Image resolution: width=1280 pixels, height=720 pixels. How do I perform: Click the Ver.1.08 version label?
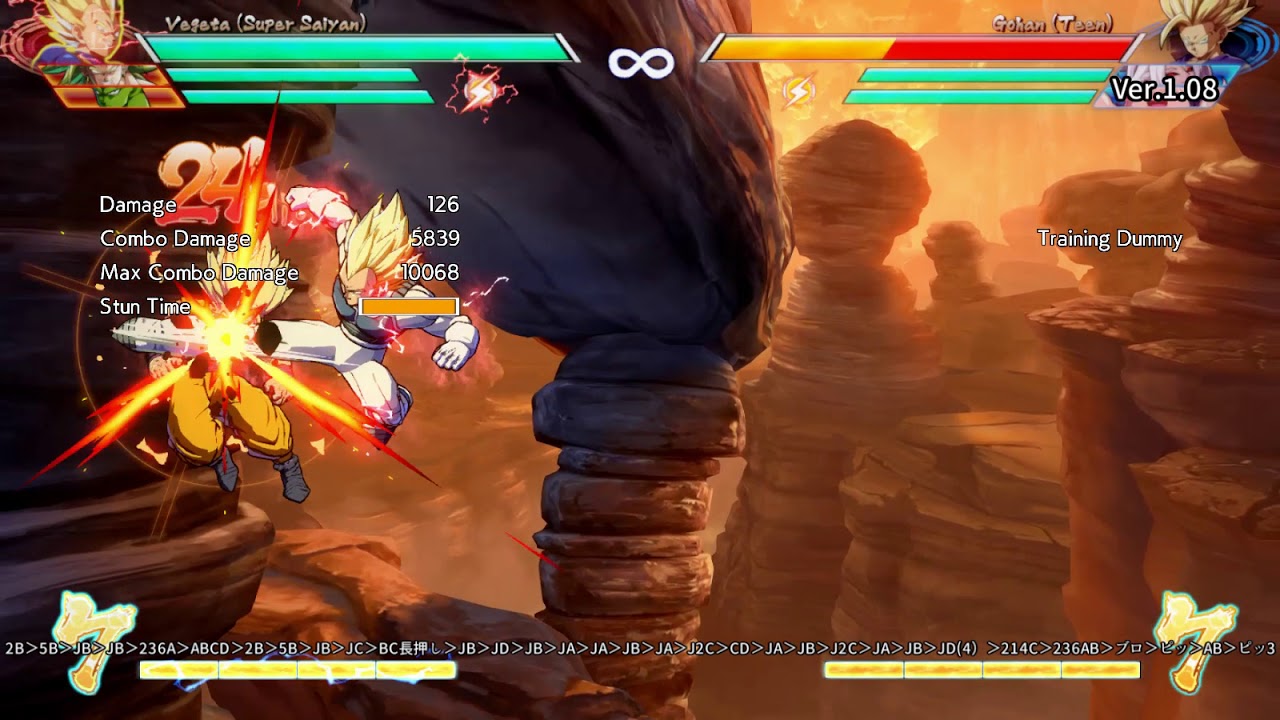tap(1166, 90)
